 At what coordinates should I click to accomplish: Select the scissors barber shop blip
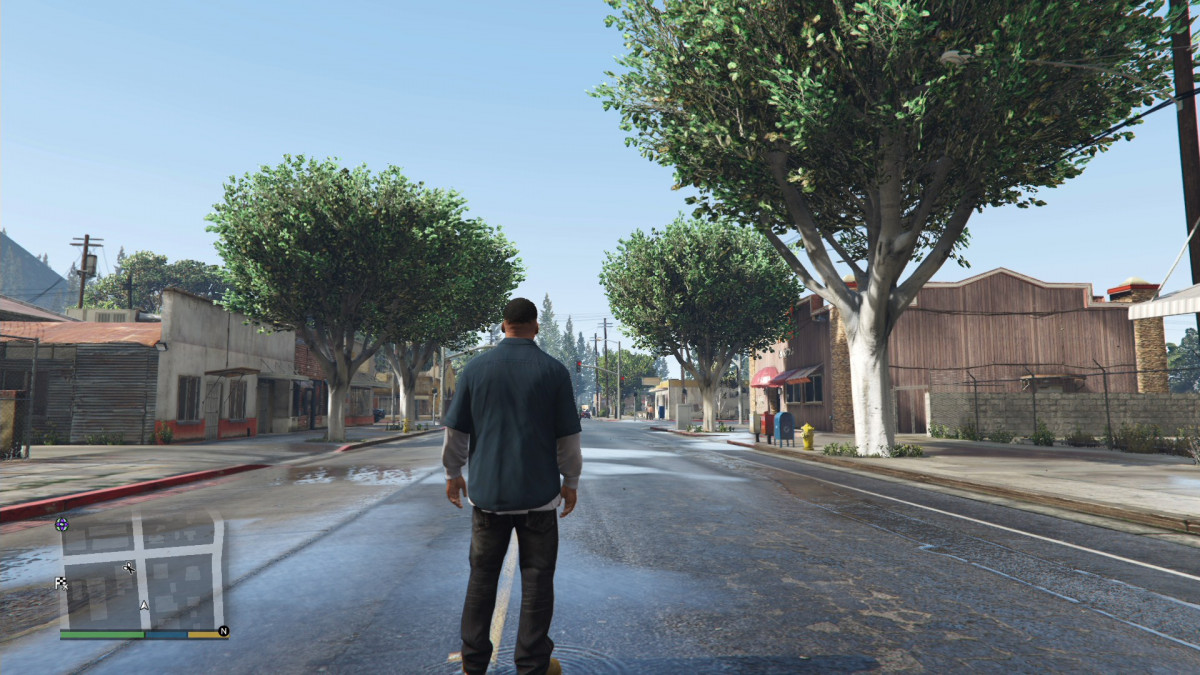point(129,568)
